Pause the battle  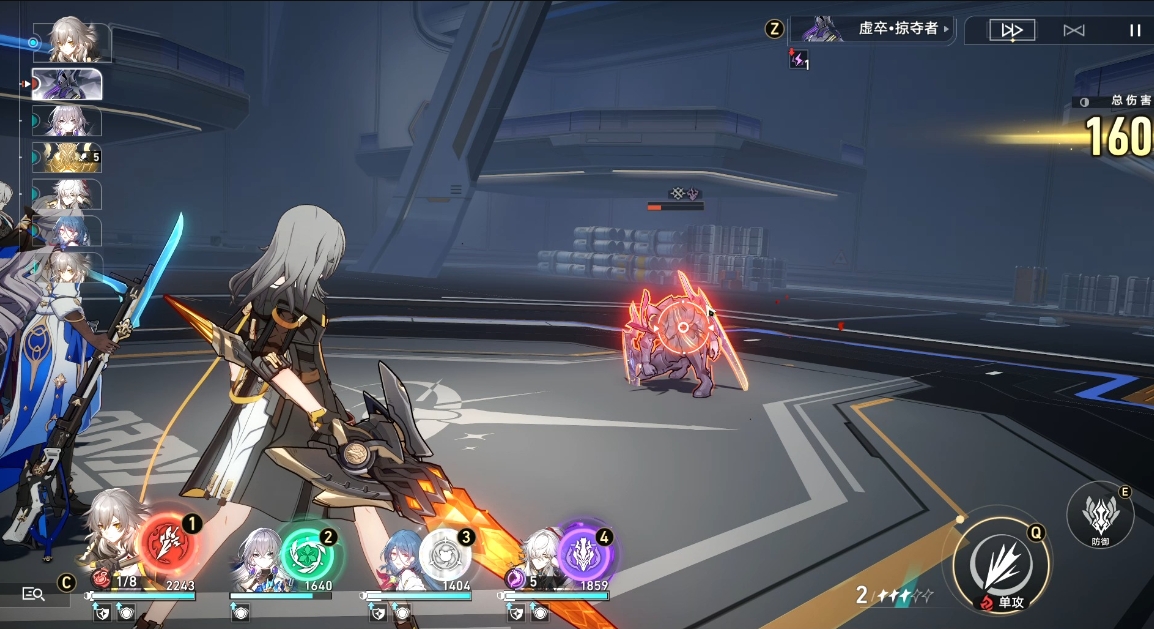(1135, 30)
